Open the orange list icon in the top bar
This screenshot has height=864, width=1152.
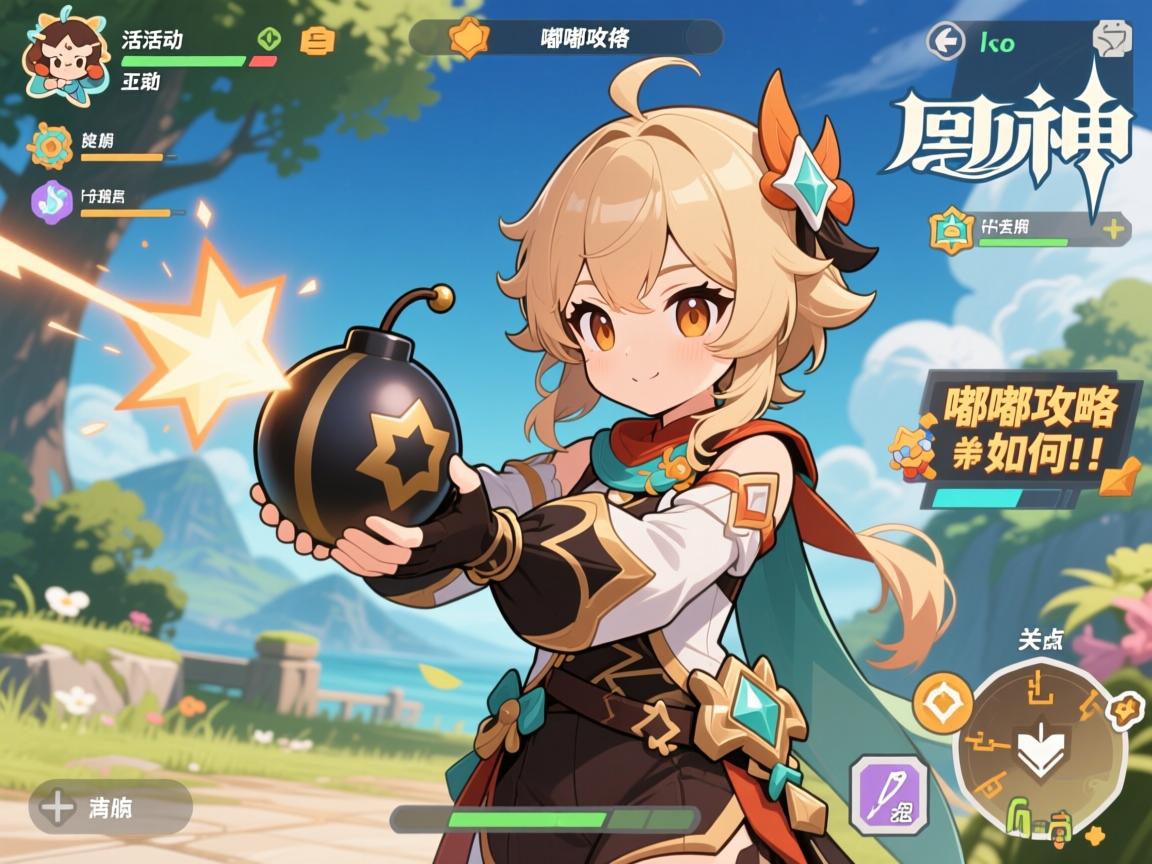[x=318, y=40]
